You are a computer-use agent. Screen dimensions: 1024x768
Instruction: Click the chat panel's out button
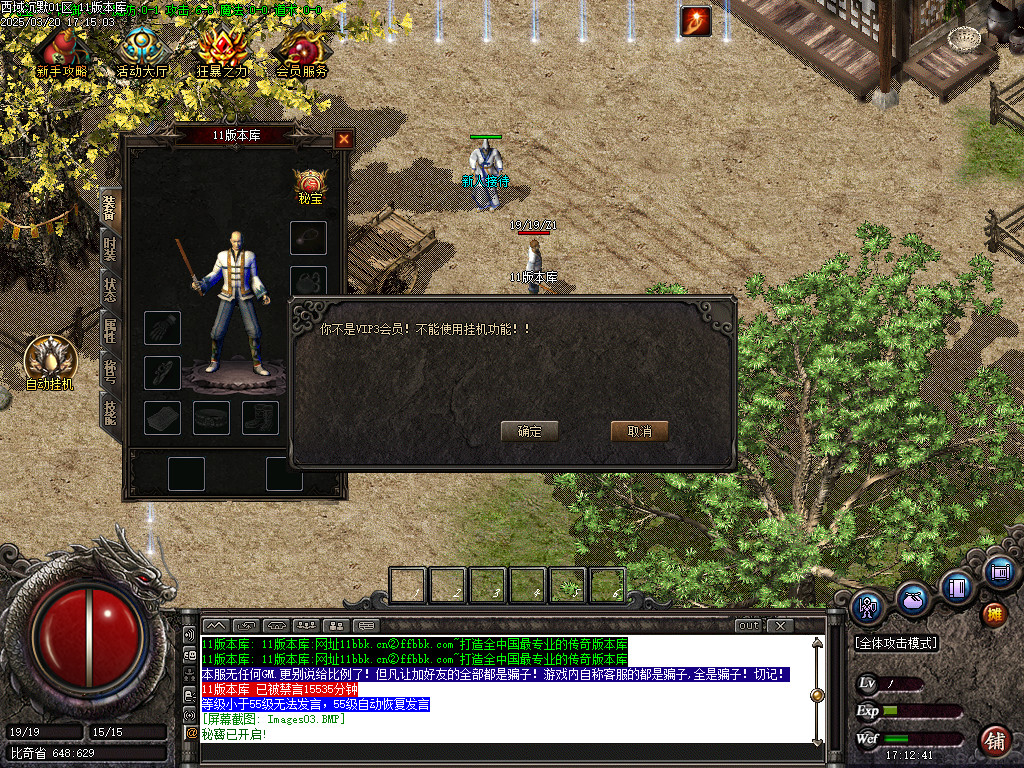(749, 625)
